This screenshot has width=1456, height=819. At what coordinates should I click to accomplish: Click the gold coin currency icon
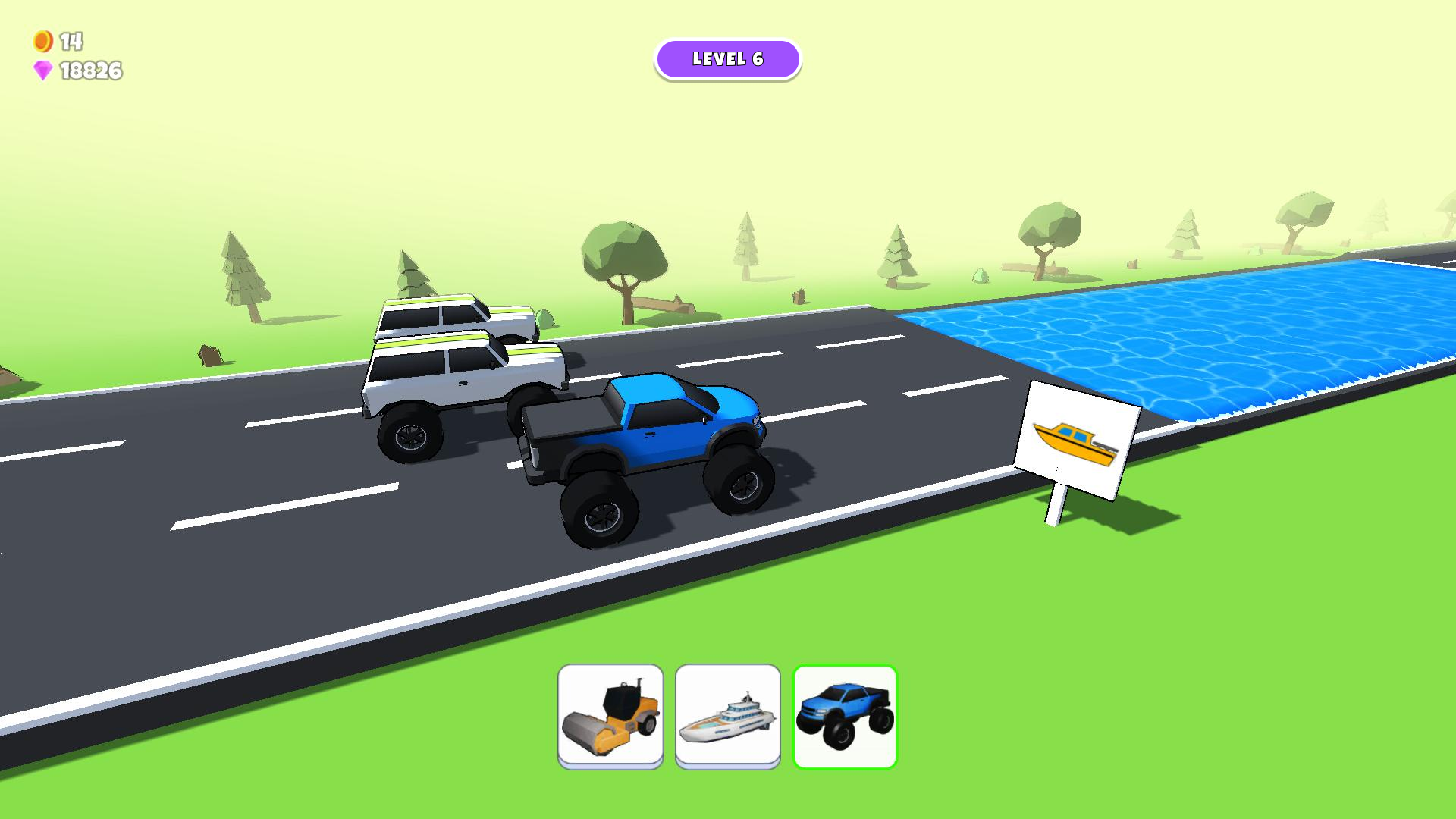42,42
